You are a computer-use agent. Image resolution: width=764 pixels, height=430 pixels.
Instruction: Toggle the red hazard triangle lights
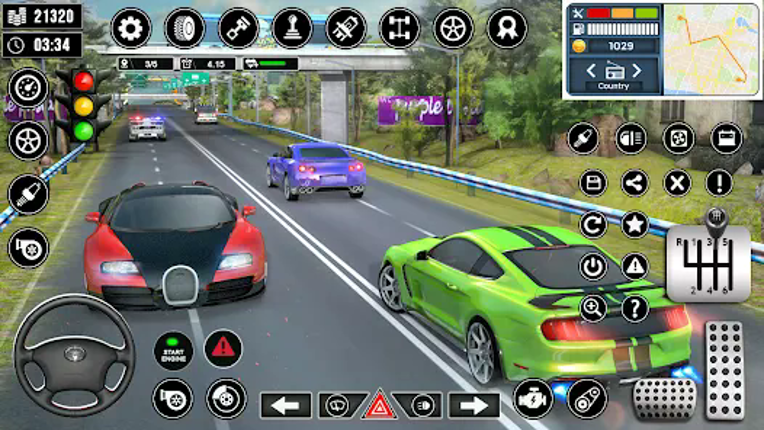pyautogui.click(x=380, y=405)
